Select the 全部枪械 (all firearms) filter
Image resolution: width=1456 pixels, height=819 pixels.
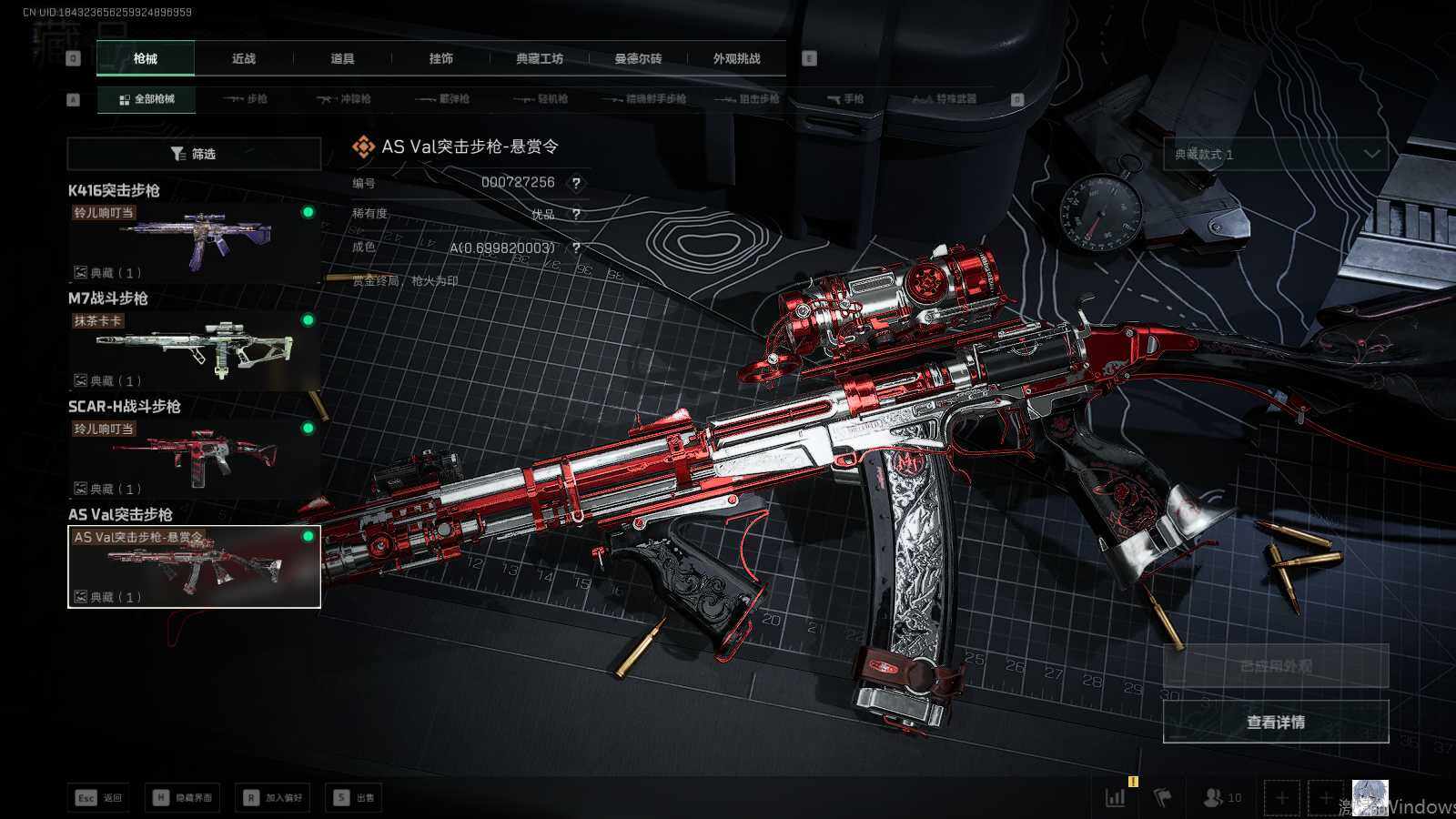147,99
